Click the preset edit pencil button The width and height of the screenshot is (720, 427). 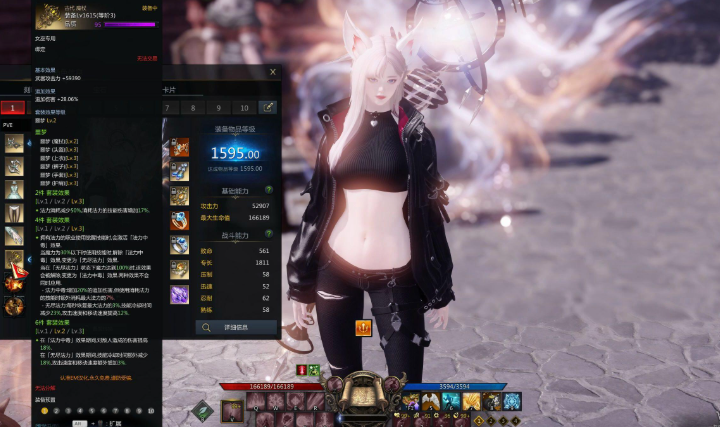[268, 107]
